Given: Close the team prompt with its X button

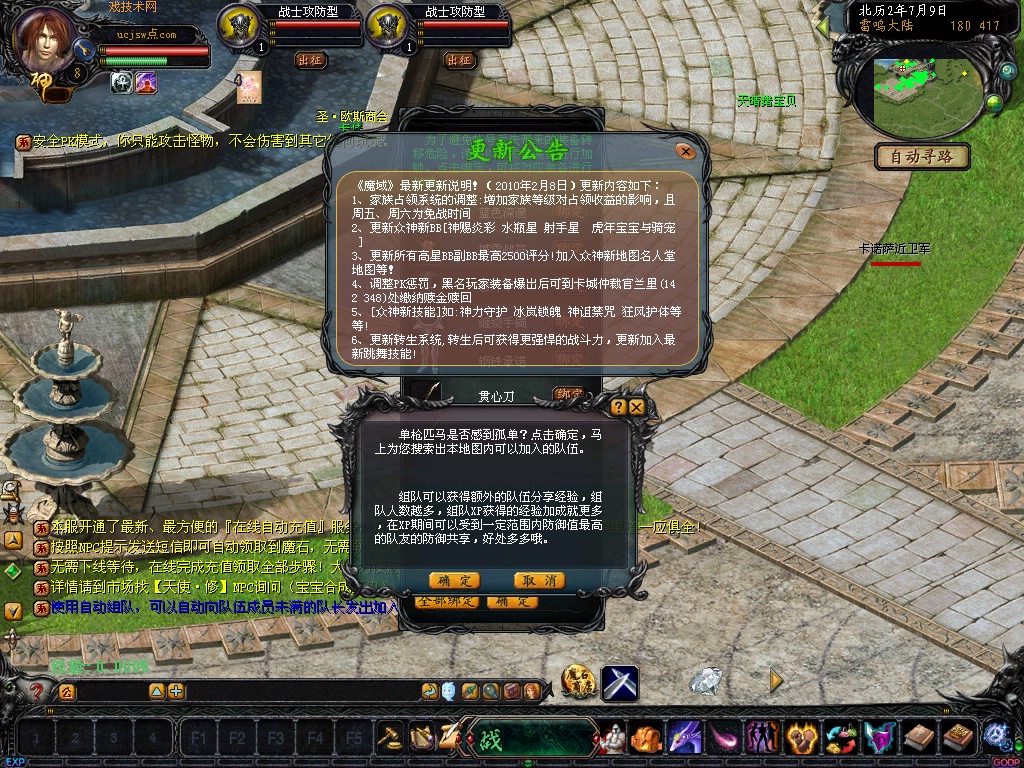Looking at the screenshot, I should click(636, 407).
